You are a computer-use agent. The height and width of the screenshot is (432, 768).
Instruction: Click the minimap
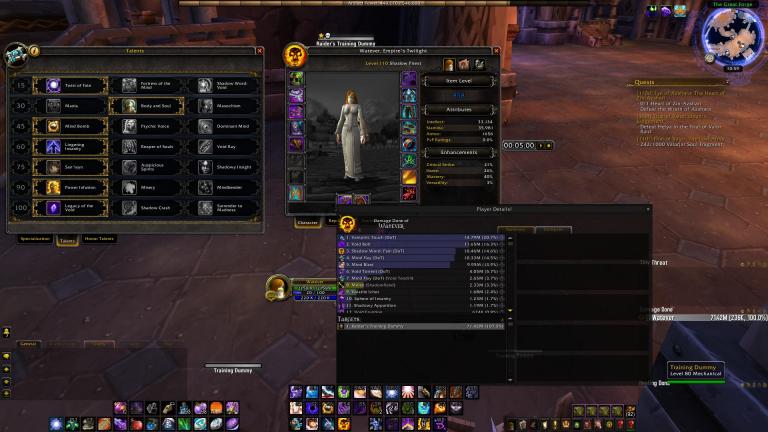[x=734, y=36]
